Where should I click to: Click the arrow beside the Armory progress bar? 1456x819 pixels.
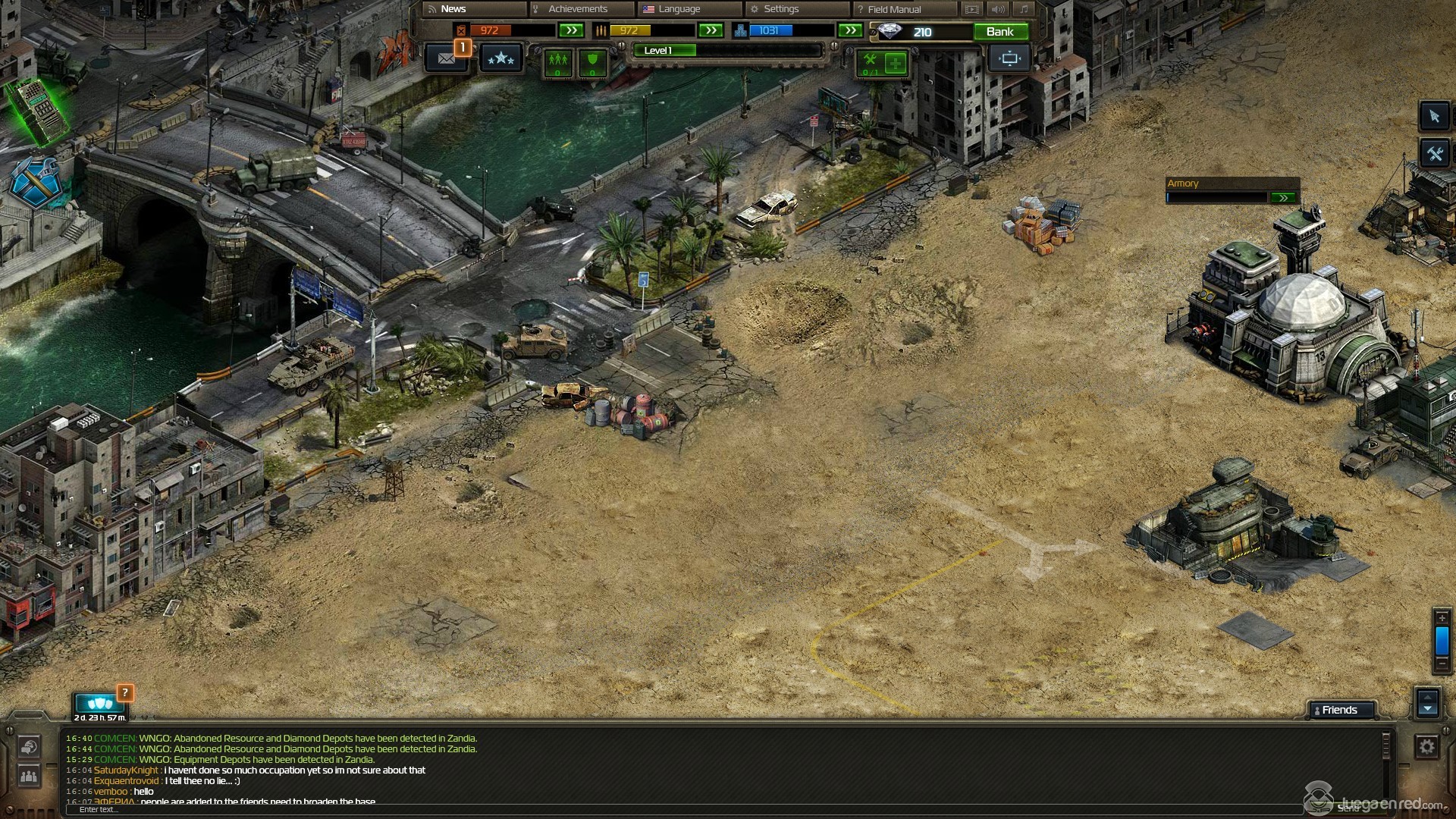tap(1282, 198)
